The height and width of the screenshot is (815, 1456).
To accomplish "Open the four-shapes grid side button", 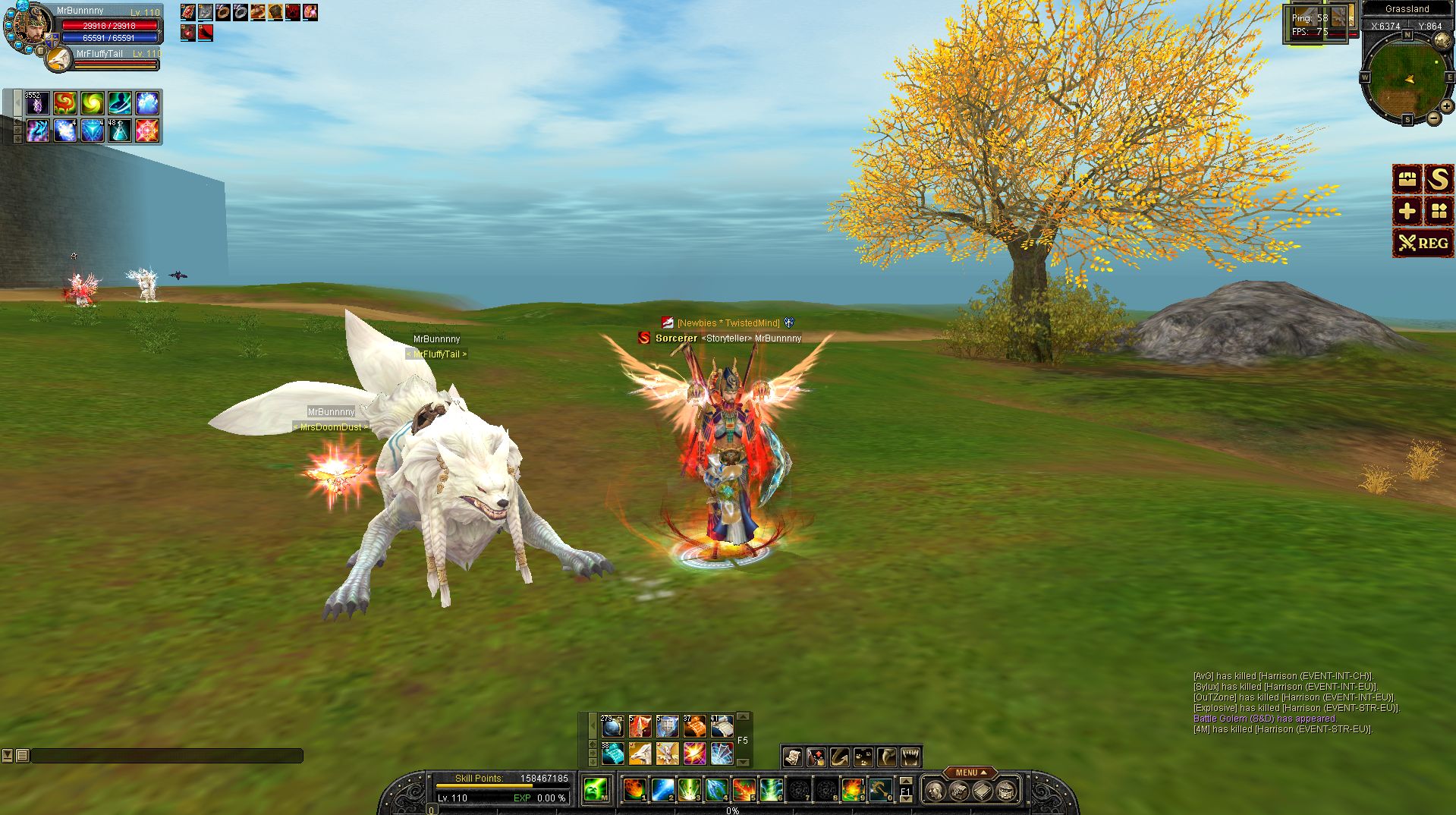I will pyautogui.click(x=1438, y=211).
